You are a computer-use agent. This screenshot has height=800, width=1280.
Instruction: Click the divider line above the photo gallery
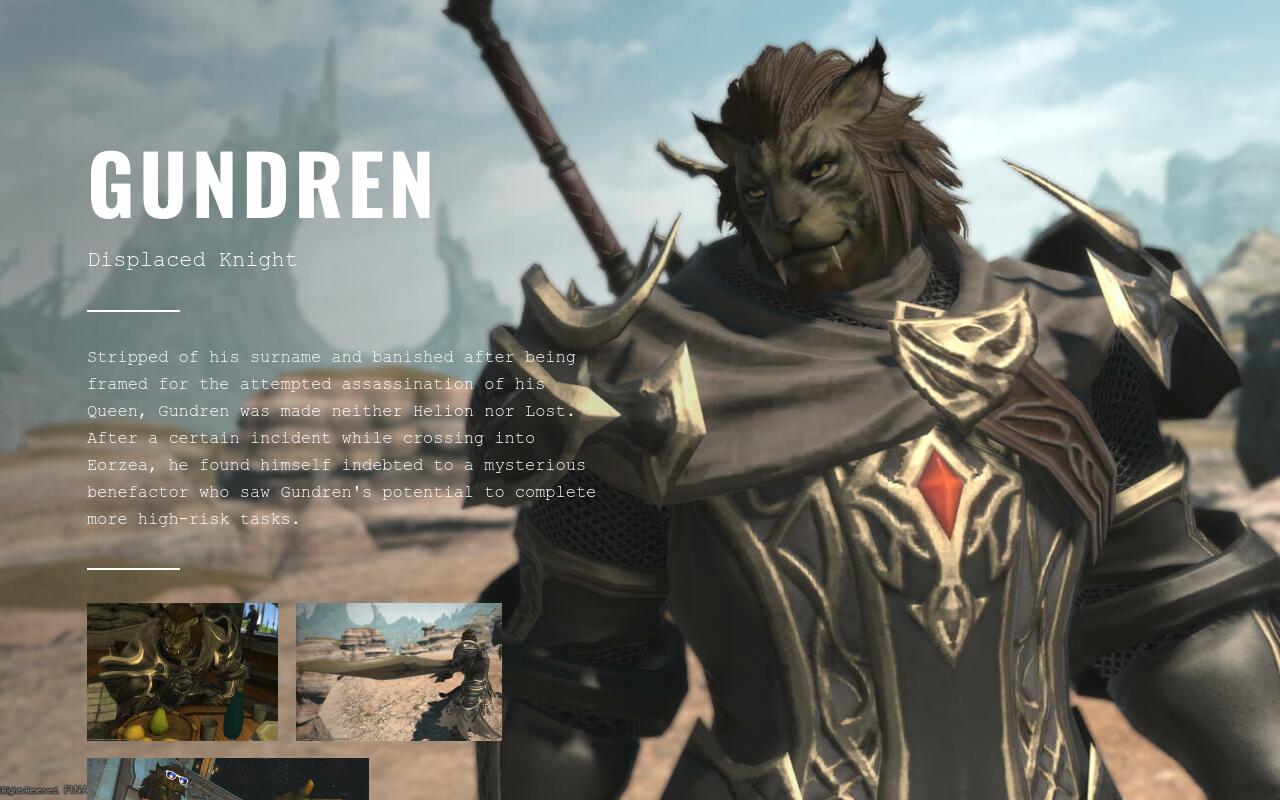[x=133, y=570]
